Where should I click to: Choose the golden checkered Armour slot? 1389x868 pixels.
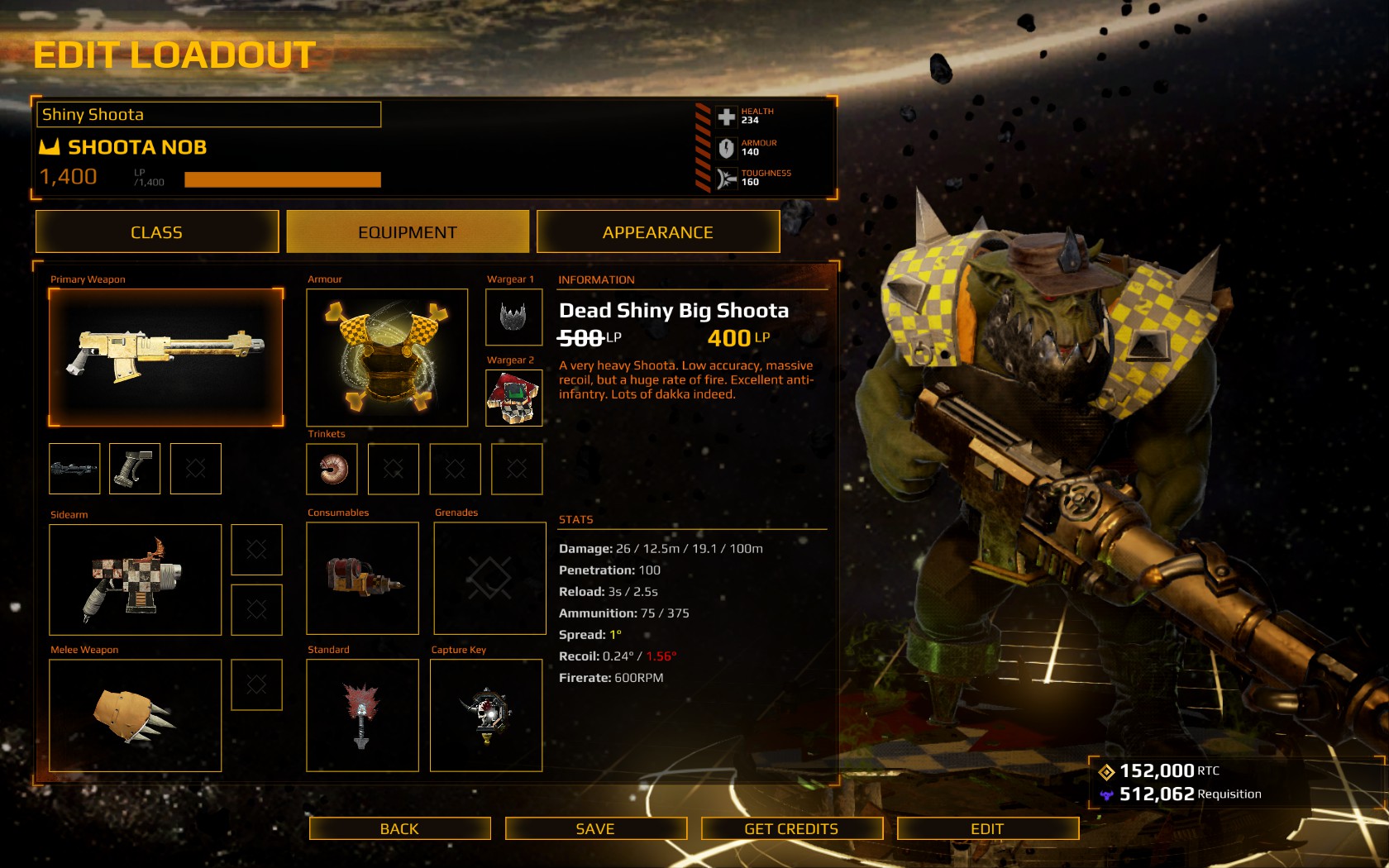(x=387, y=357)
